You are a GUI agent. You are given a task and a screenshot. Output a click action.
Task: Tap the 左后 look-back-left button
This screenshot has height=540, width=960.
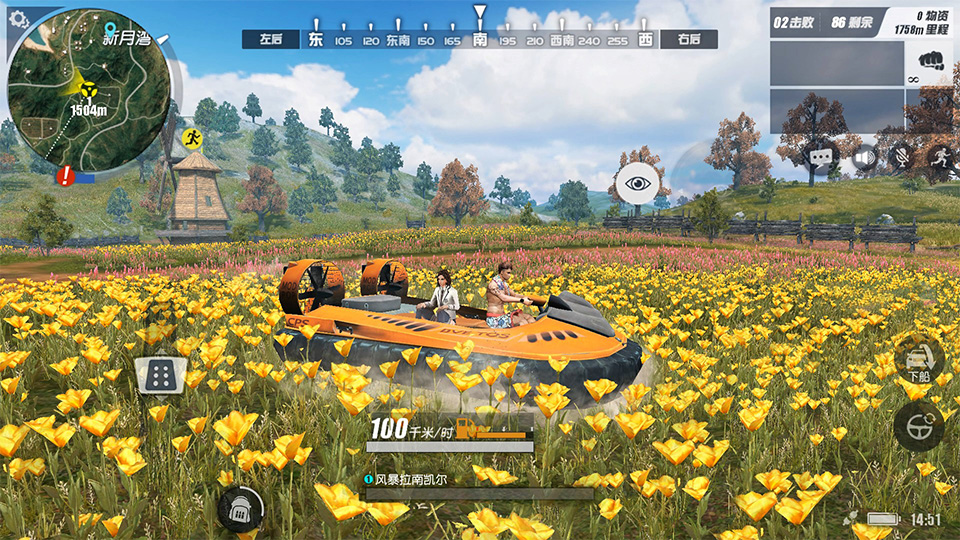coord(270,40)
